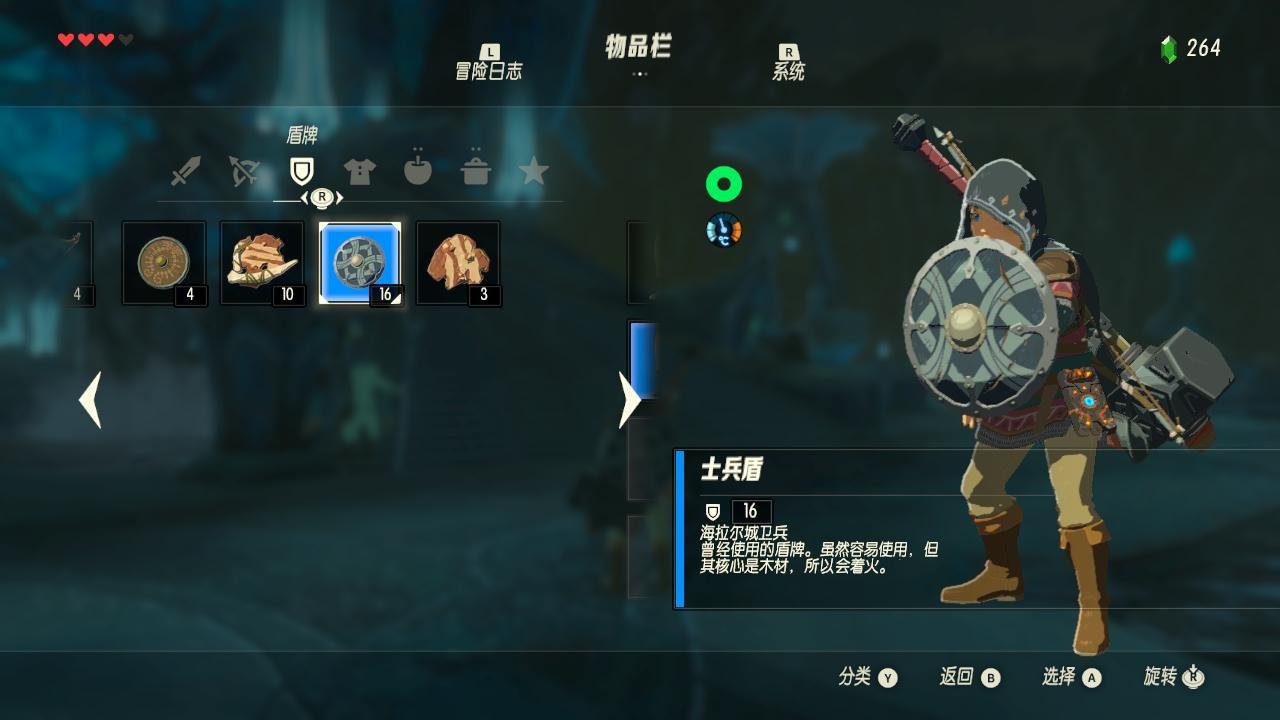Open the bow and arrow category

point(240,170)
